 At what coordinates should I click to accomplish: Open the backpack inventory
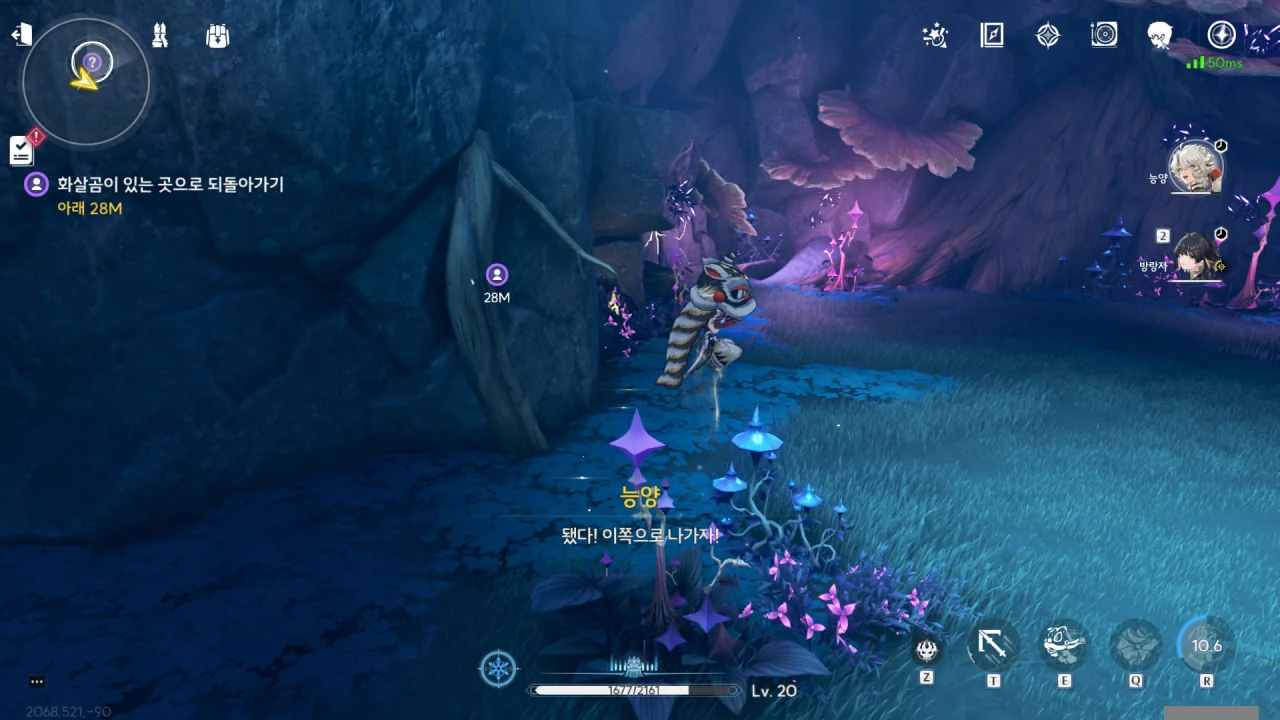point(217,36)
